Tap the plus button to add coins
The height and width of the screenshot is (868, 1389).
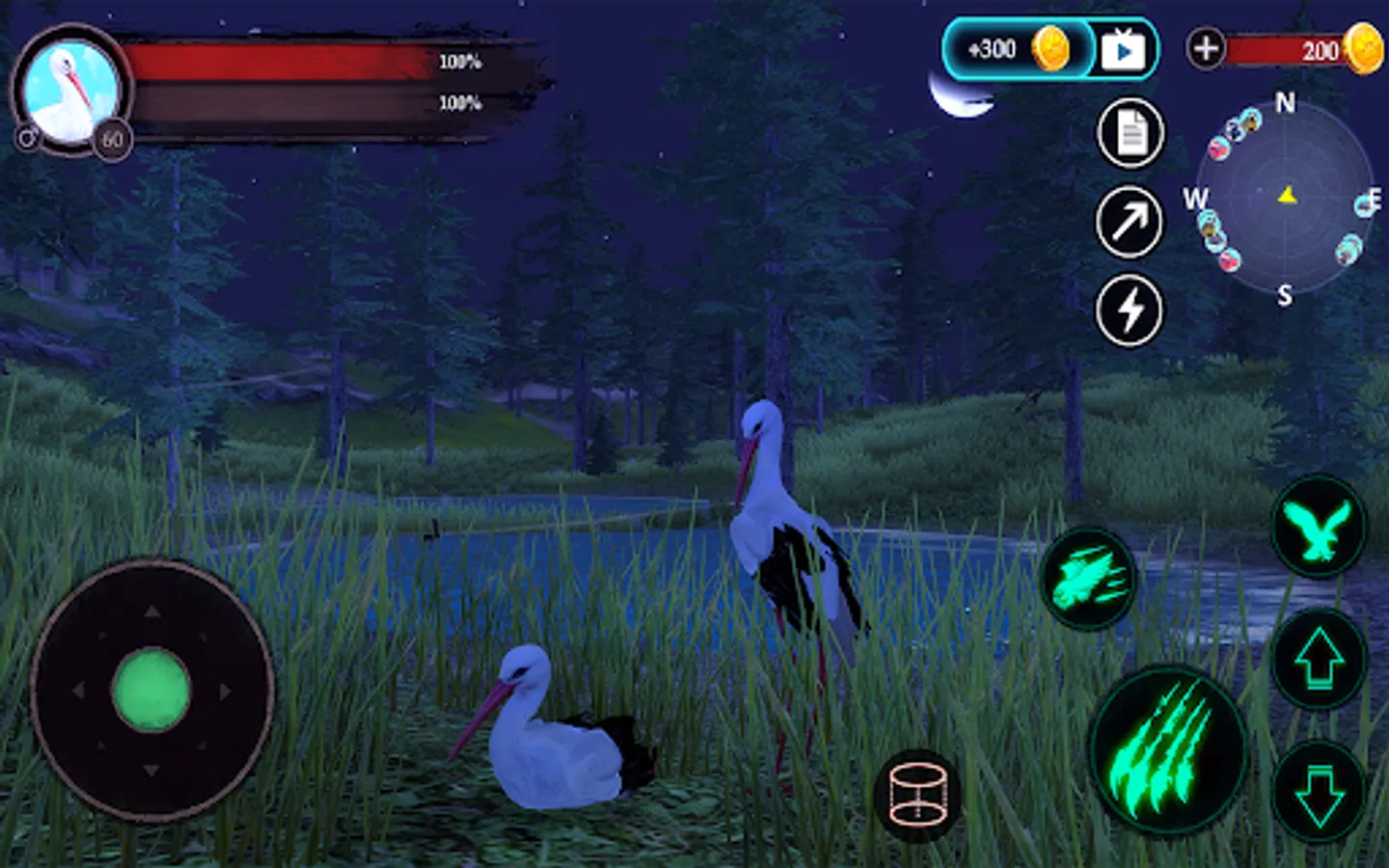pos(1206,48)
